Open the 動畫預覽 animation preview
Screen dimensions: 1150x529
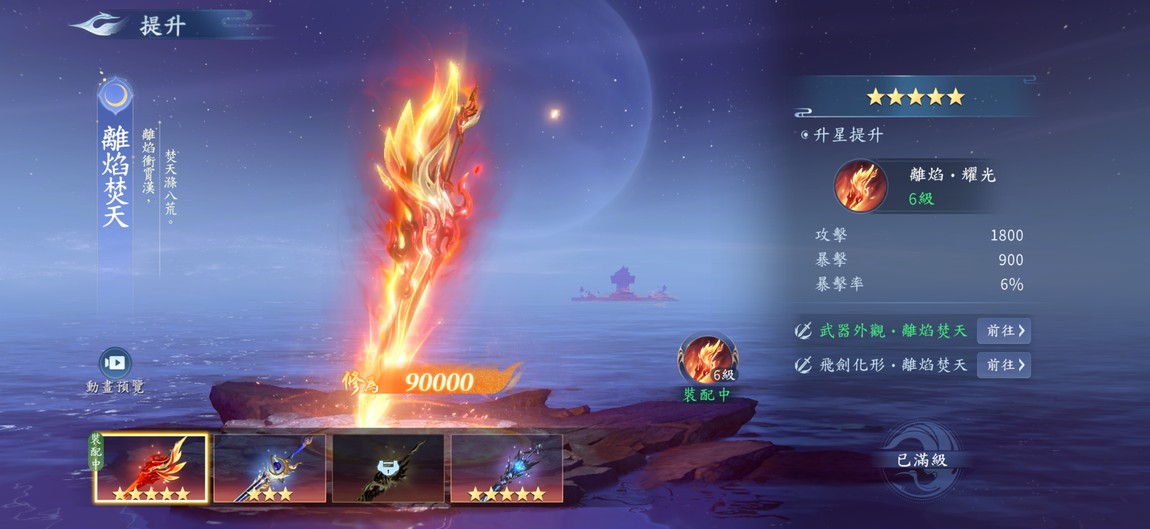(115, 364)
